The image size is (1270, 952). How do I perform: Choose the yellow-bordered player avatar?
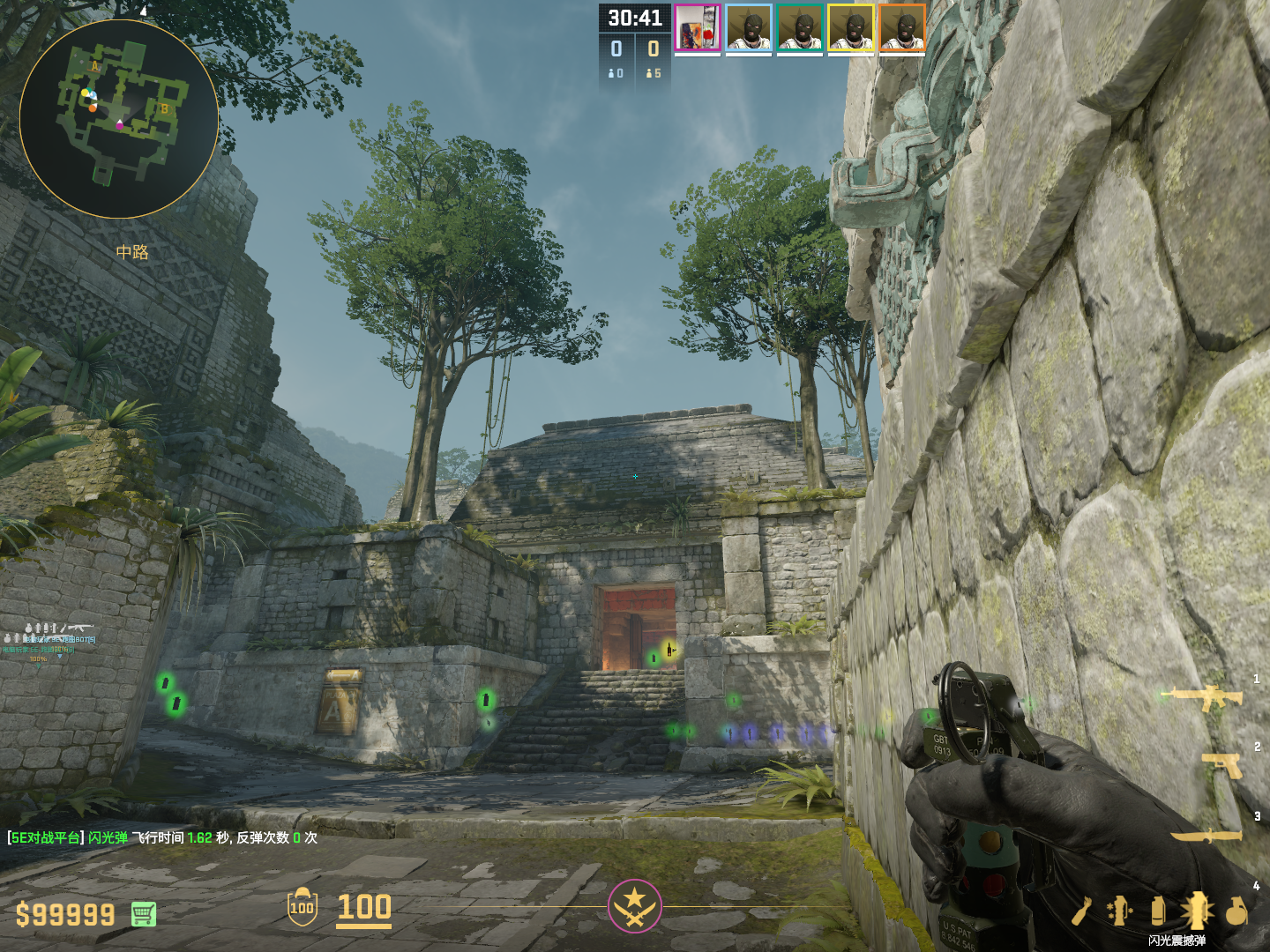(x=851, y=27)
